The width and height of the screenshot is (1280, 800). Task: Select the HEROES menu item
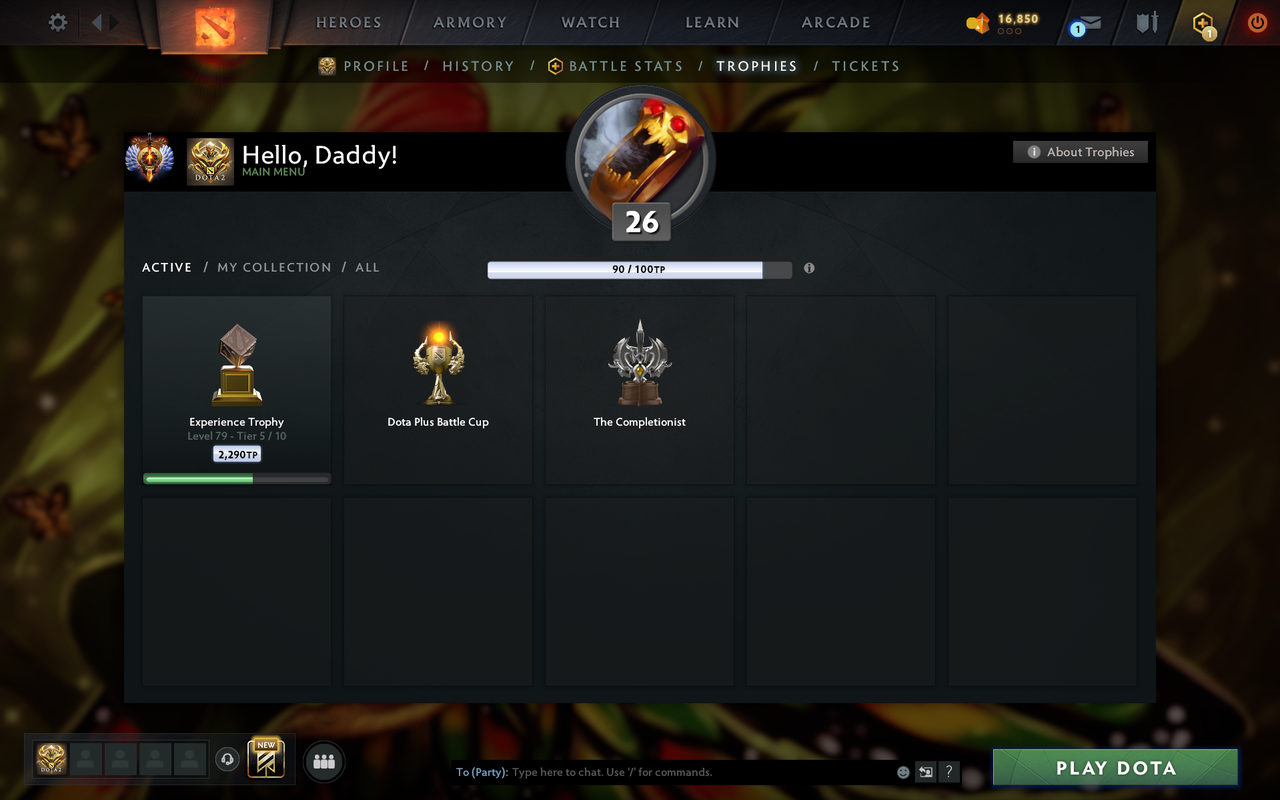coord(348,22)
